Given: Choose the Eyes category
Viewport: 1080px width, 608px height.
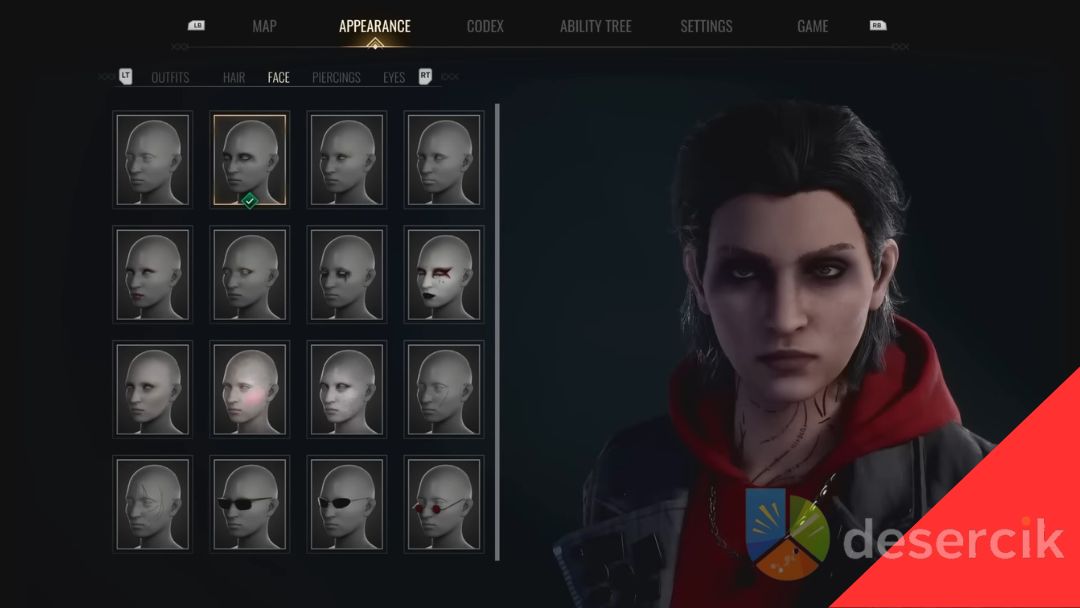Looking at the screenshot, I should pos(394,78).
